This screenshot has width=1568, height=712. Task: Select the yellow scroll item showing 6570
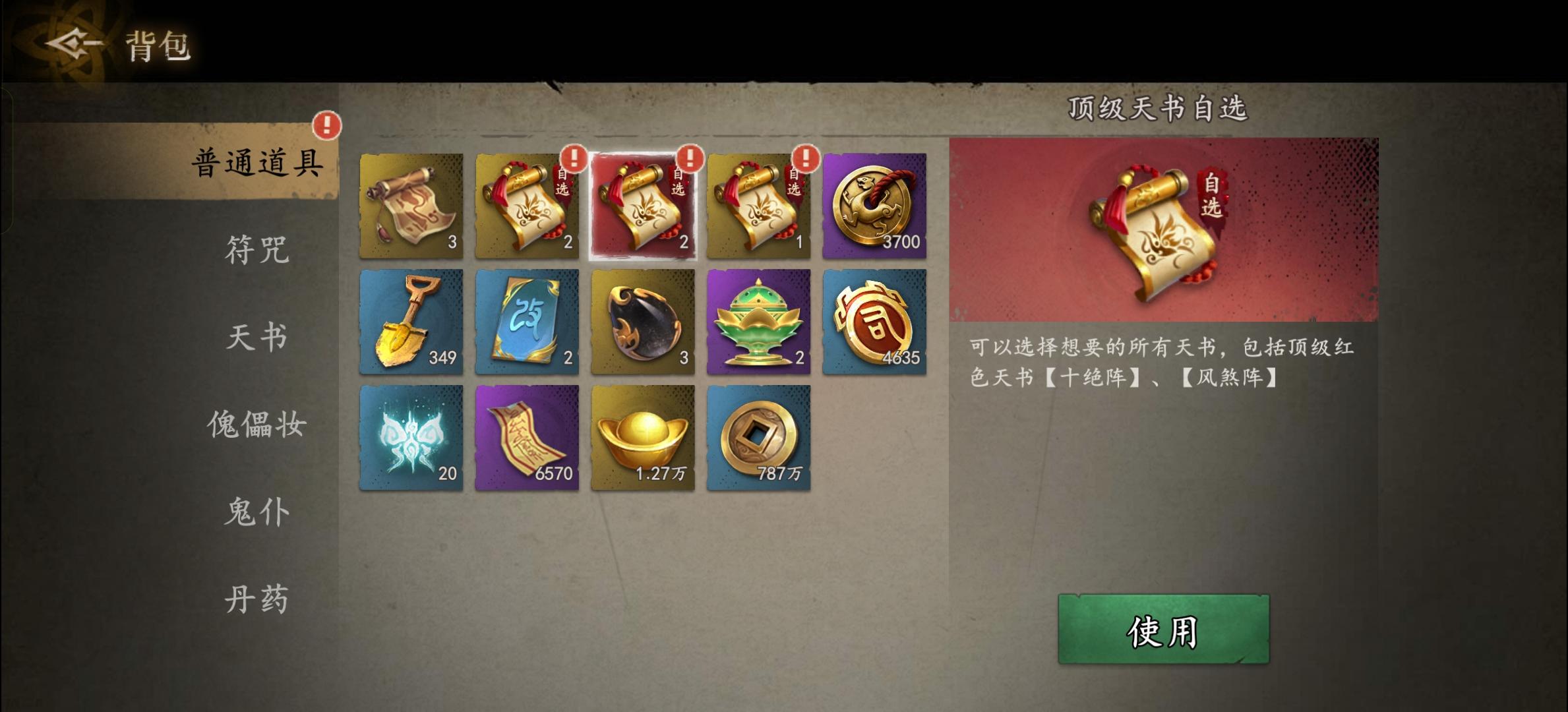(x=527, y=438)
